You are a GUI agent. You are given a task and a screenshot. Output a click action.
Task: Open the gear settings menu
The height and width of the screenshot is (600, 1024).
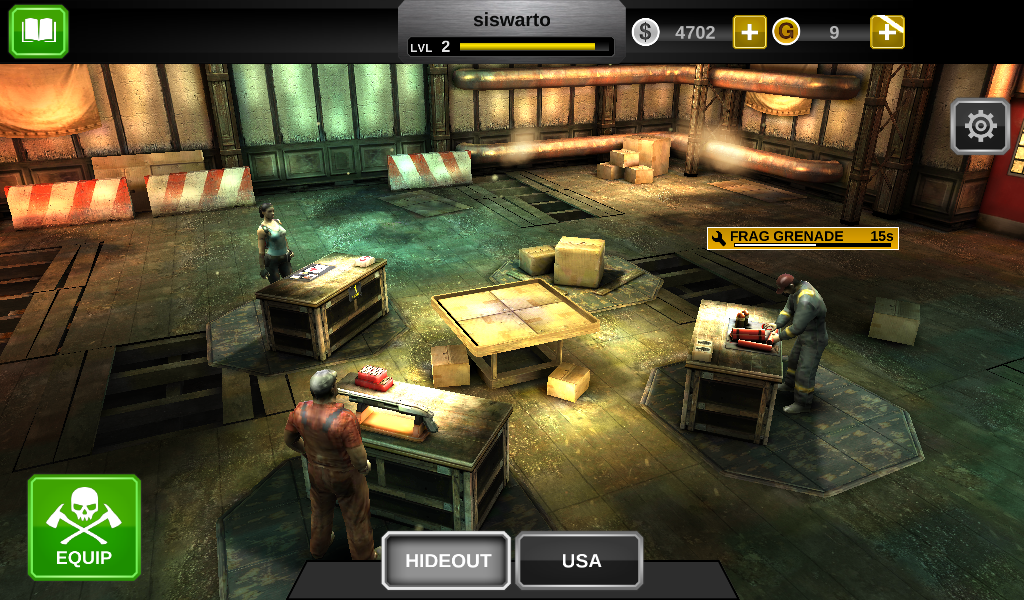[980, 126]
